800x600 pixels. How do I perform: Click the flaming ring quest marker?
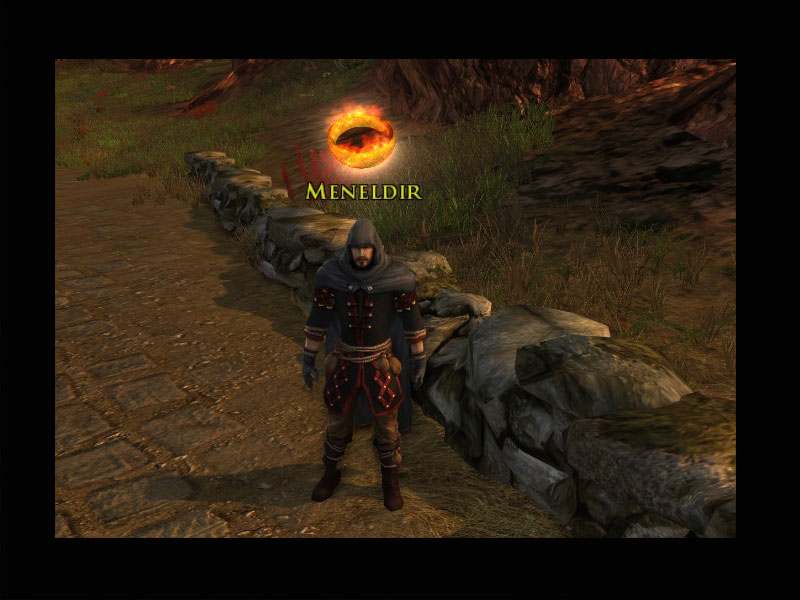coord(362,137)
